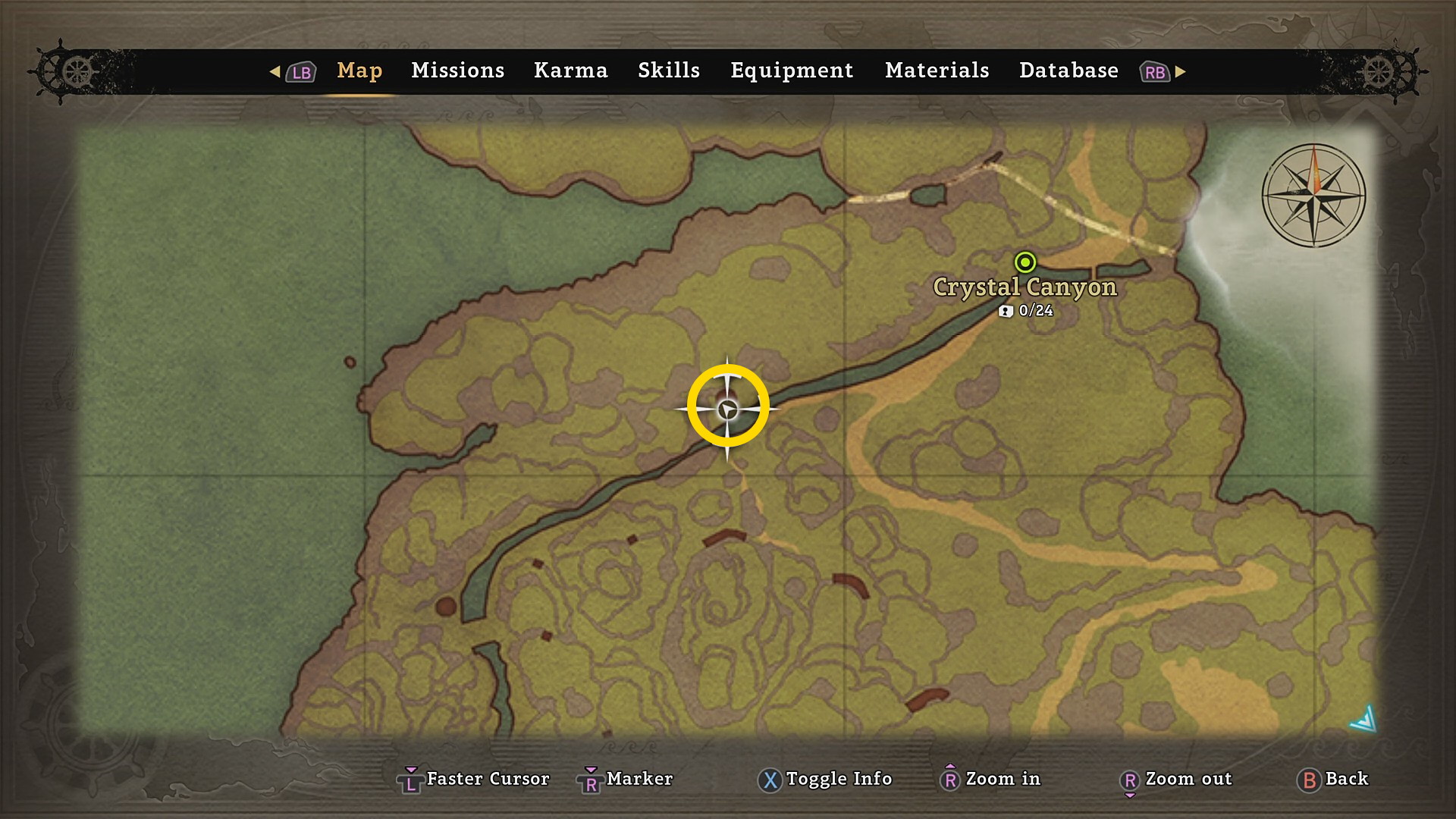
Task: Open the Missions tab
Action: 457,71
